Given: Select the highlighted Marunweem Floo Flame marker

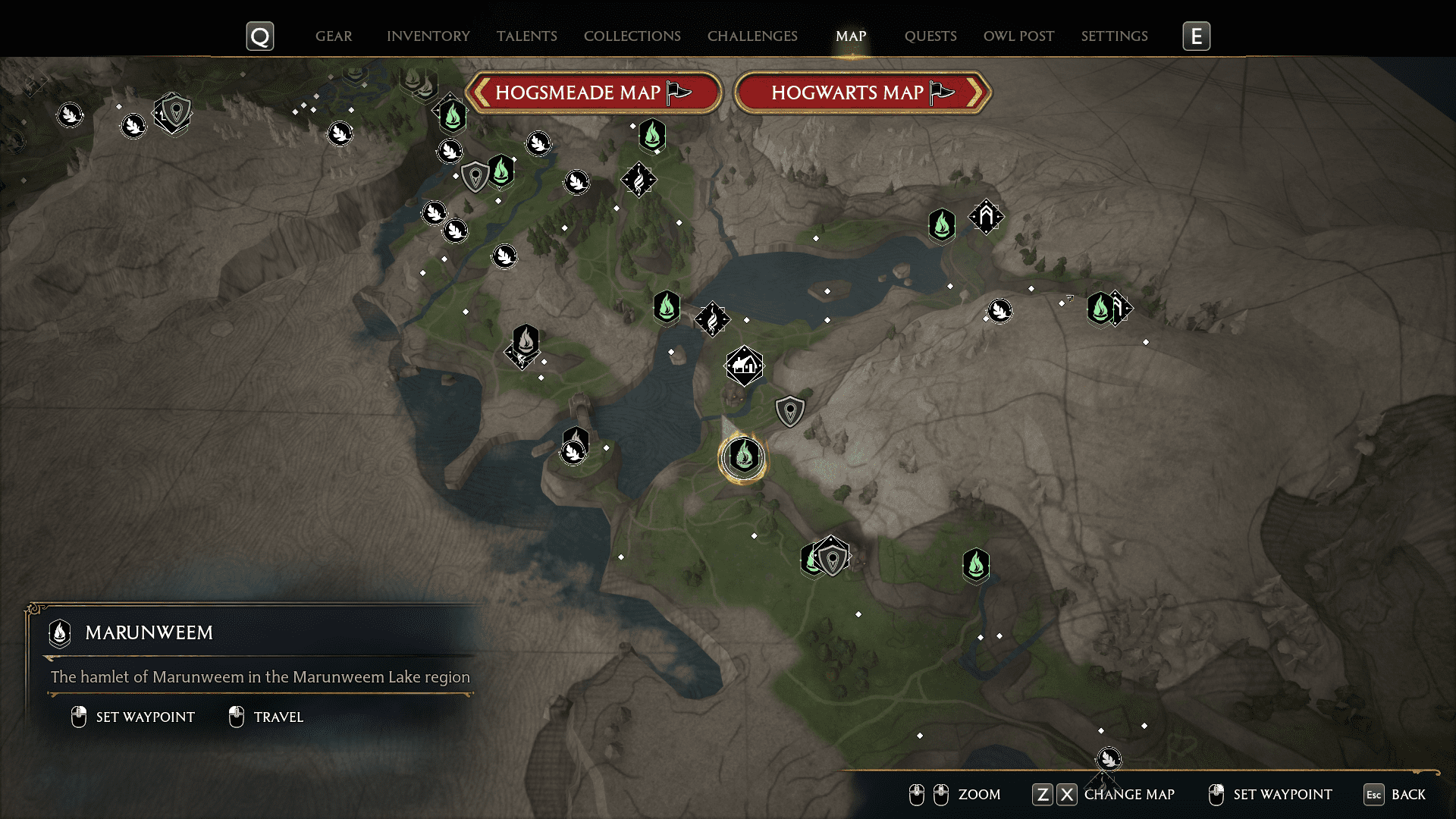Looking at the screenshot, I should [743, 457].
